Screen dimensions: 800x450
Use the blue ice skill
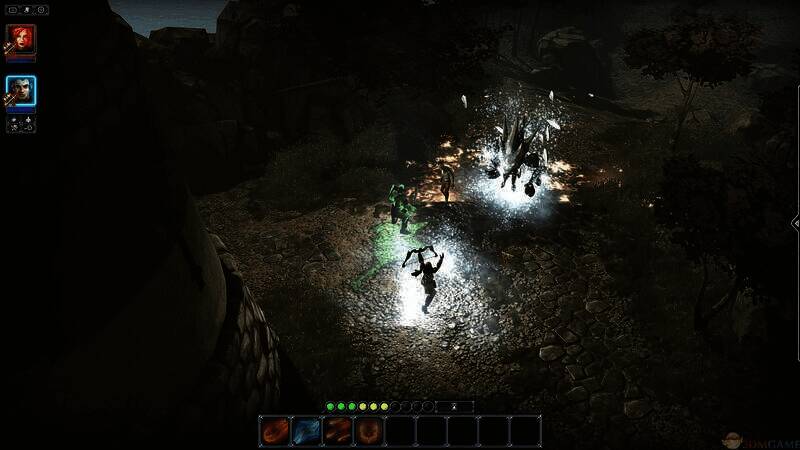pos(306,431)
